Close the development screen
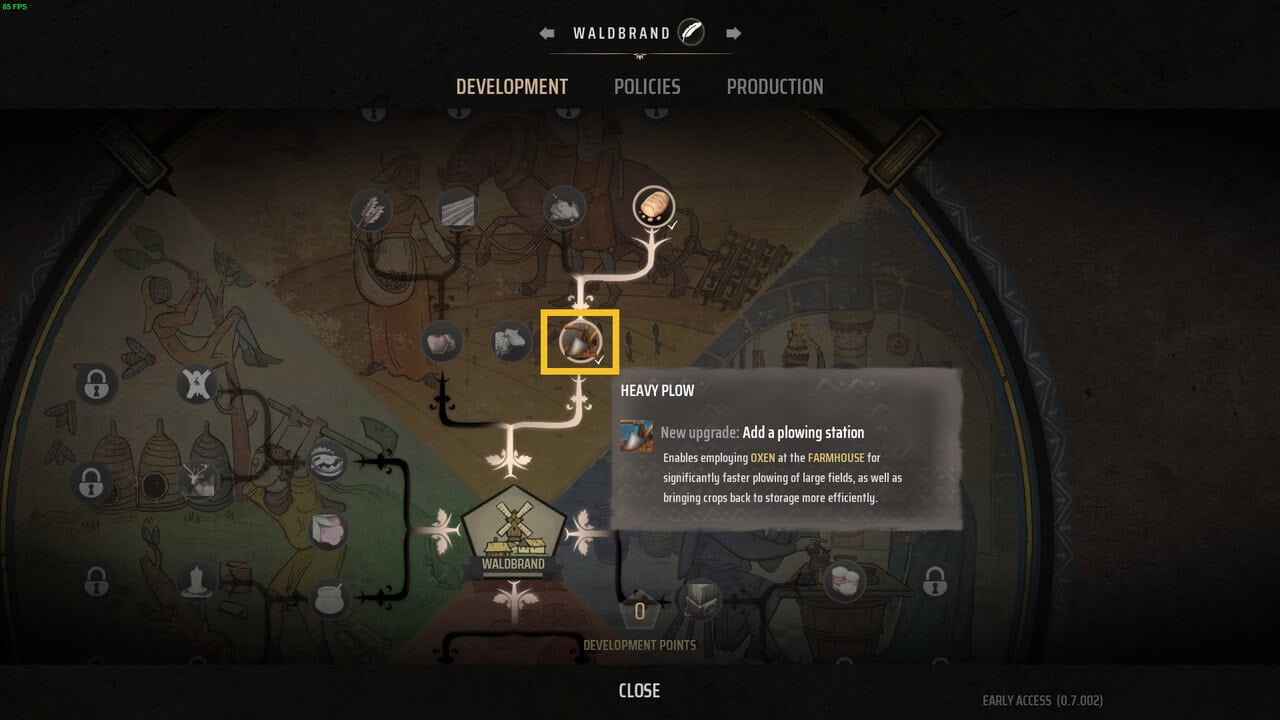 (639, 691)
